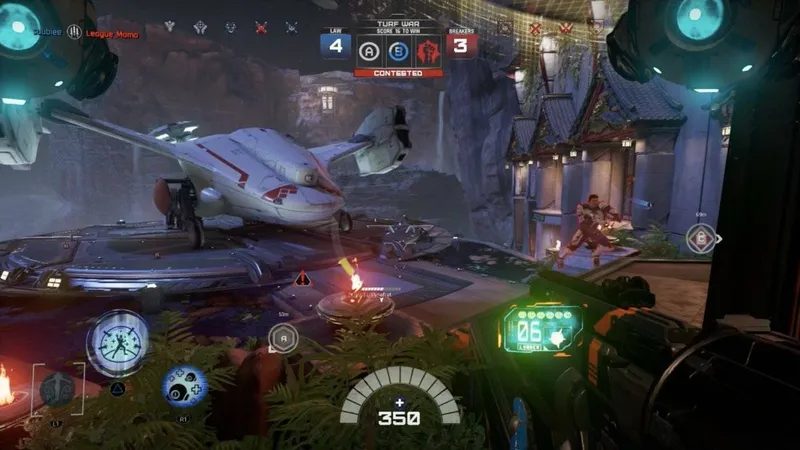
Task: Trigger the bracketed movement ability icon
Action: (57, 388)
